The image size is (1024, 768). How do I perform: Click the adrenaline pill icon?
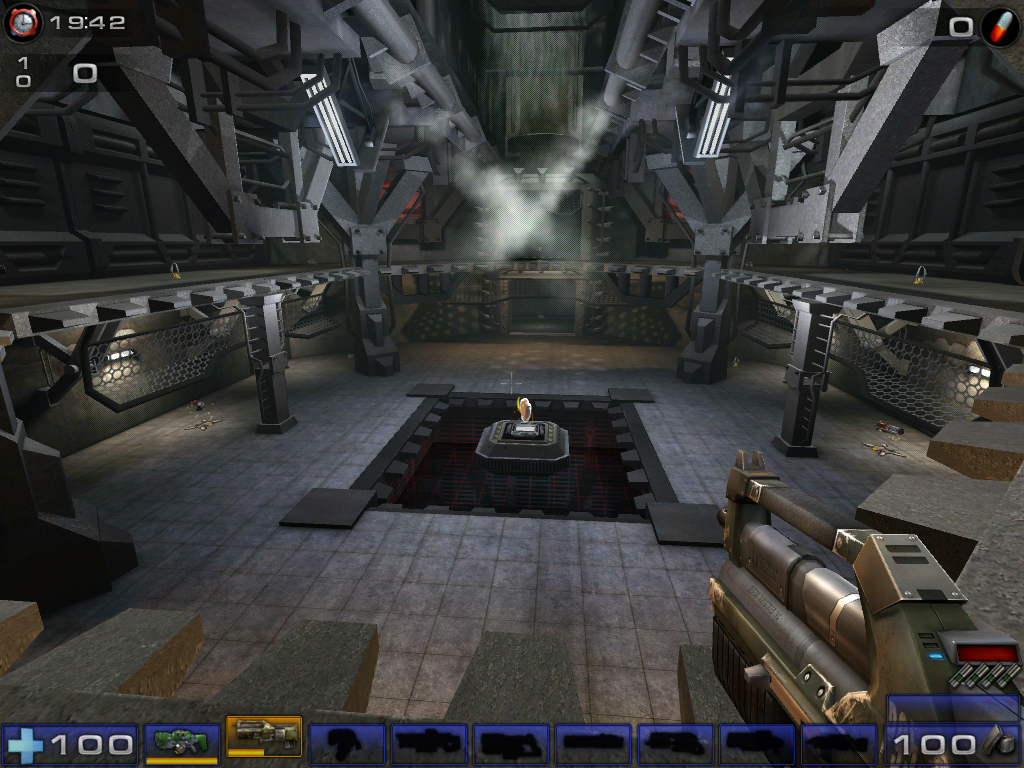point(999,26)
